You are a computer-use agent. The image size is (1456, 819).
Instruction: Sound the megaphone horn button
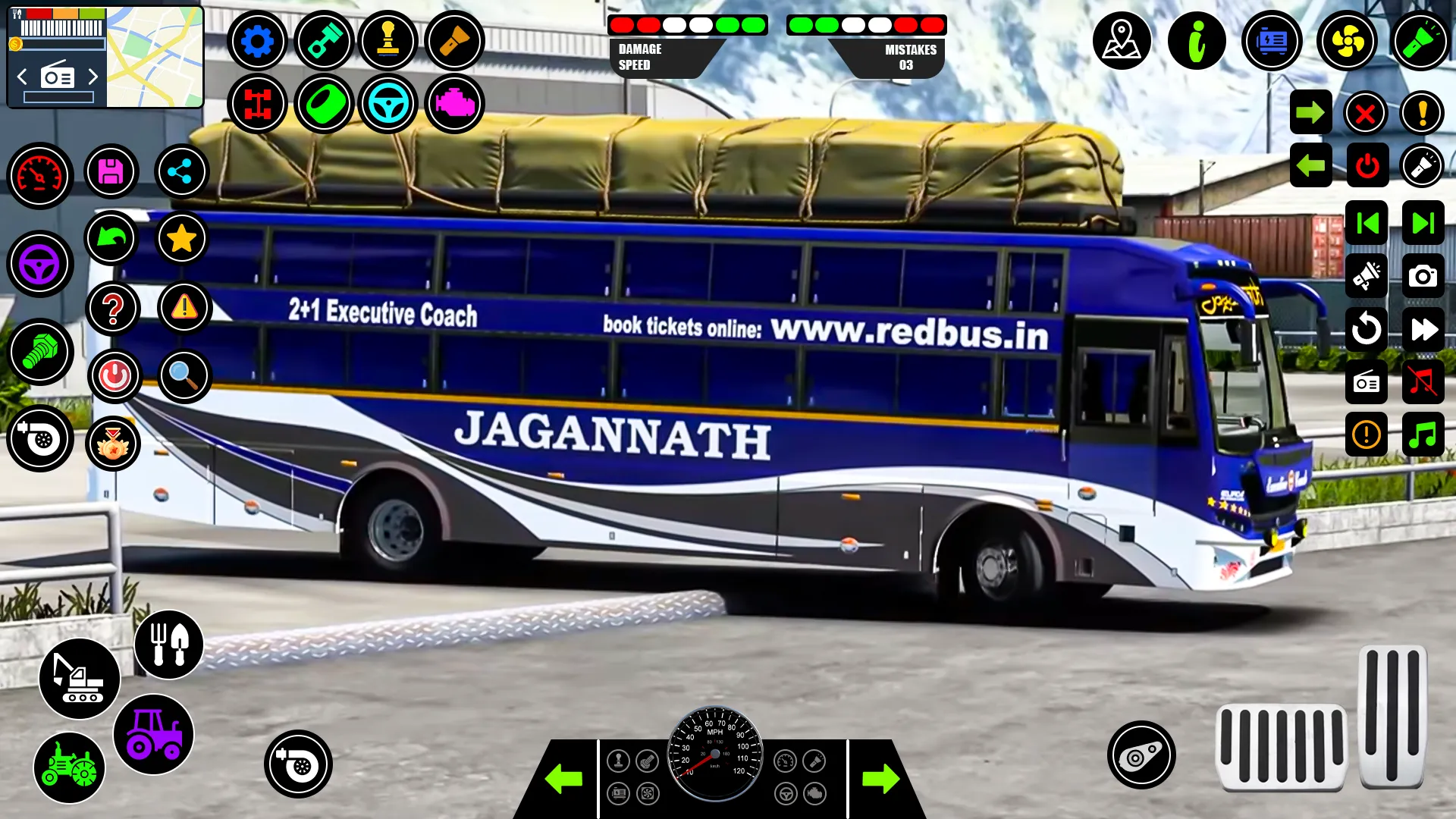coord(1366,276)
